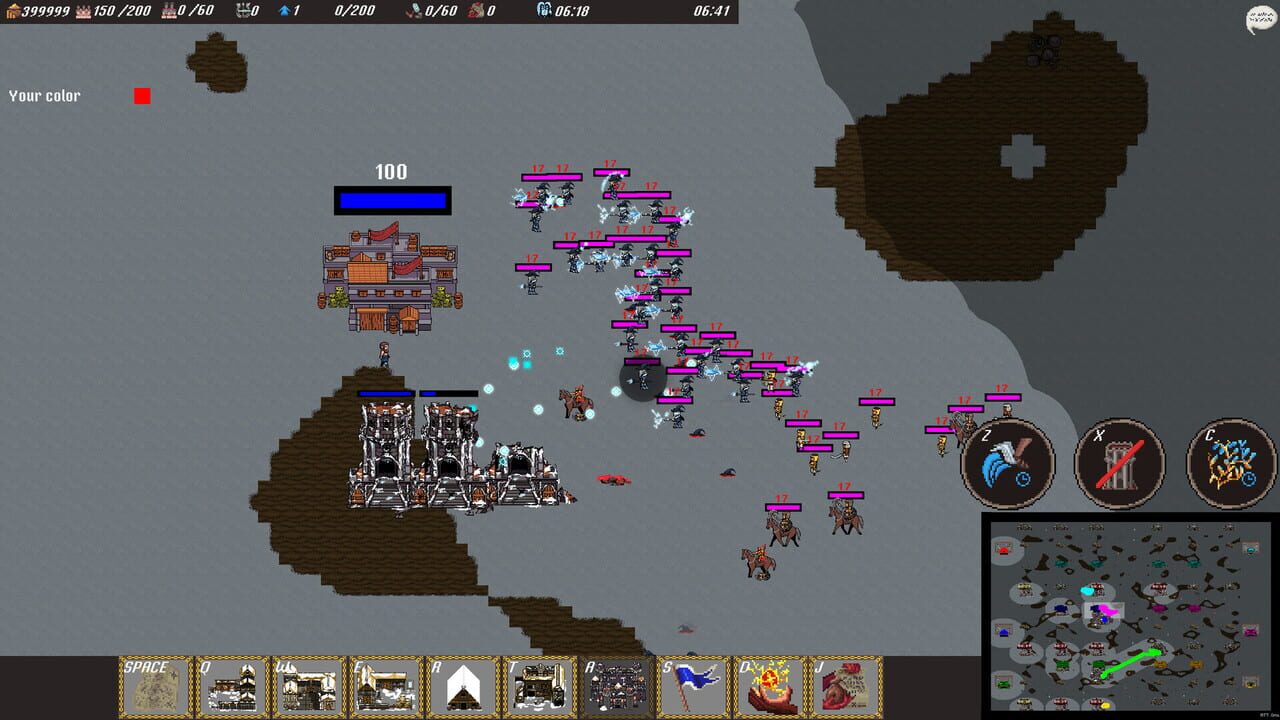
Task: Pick the R tent structure in the hotbar
Action: (x=463, y=686)
